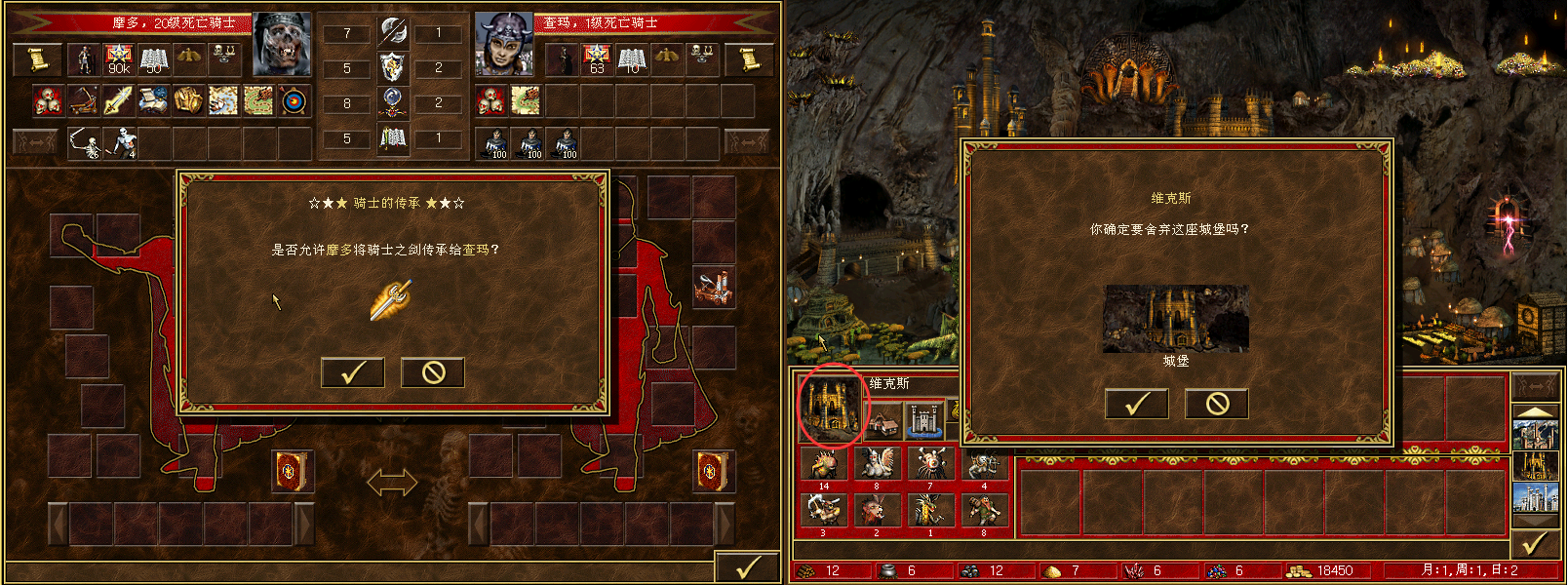Click the archery target skill icon
Viewport: 1568px width, 585px height.
point(294,100)
